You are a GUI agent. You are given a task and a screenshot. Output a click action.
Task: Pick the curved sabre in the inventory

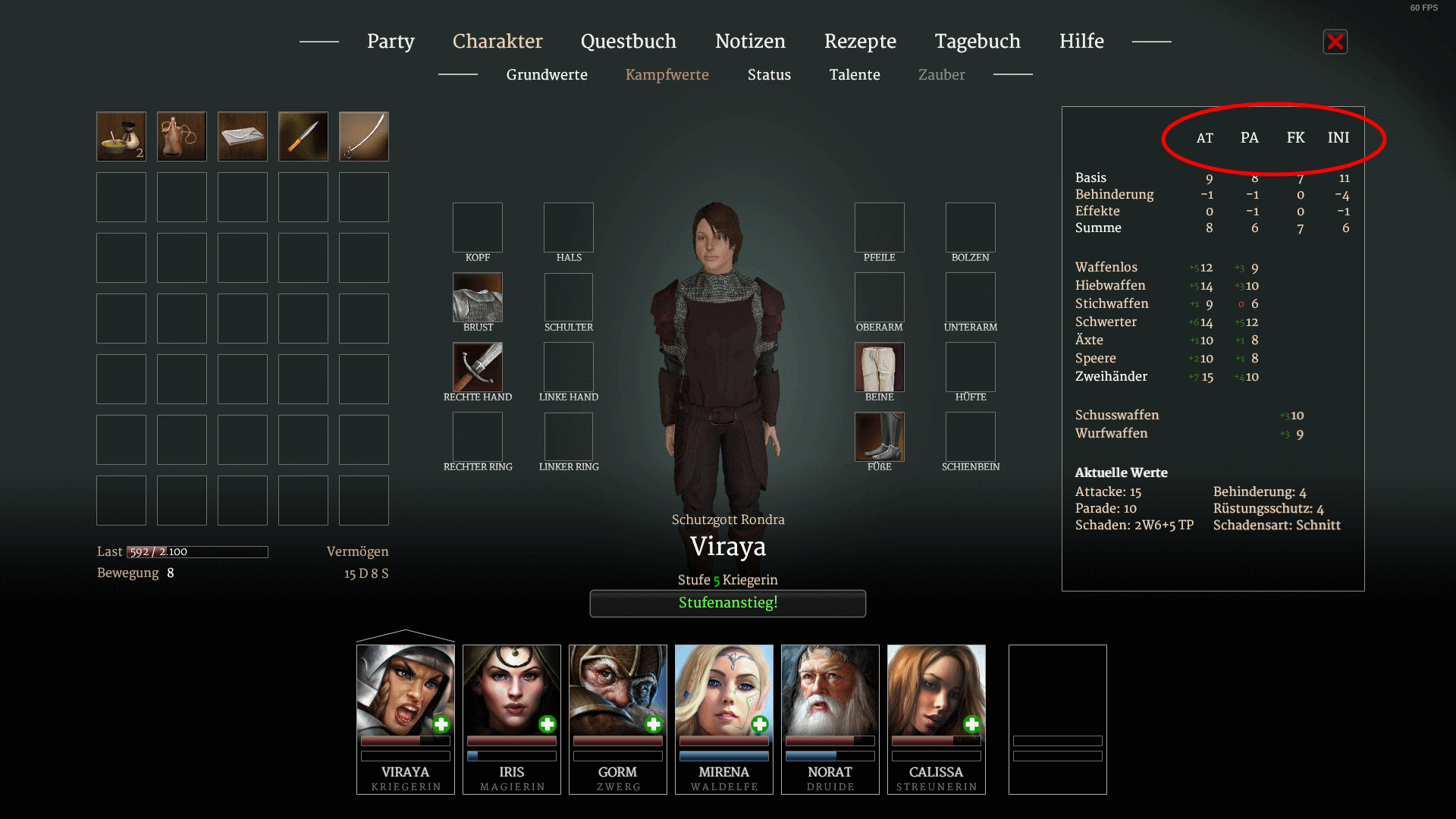364,136
